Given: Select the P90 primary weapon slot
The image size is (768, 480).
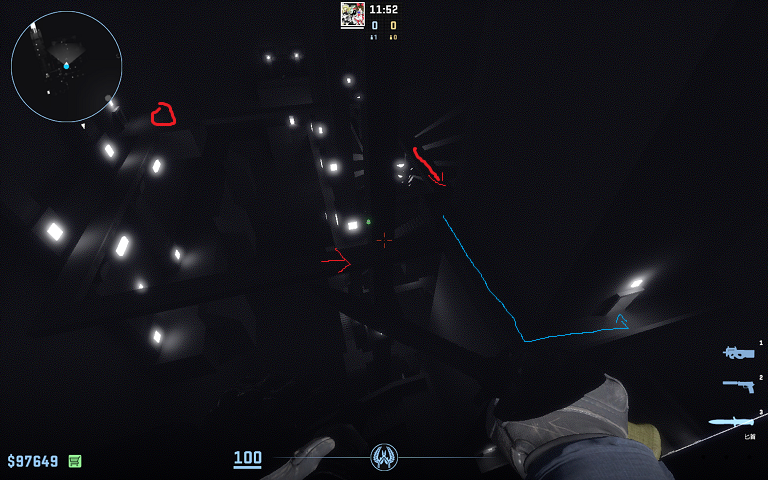Looking at the screenshot, I should coord(739,352).
